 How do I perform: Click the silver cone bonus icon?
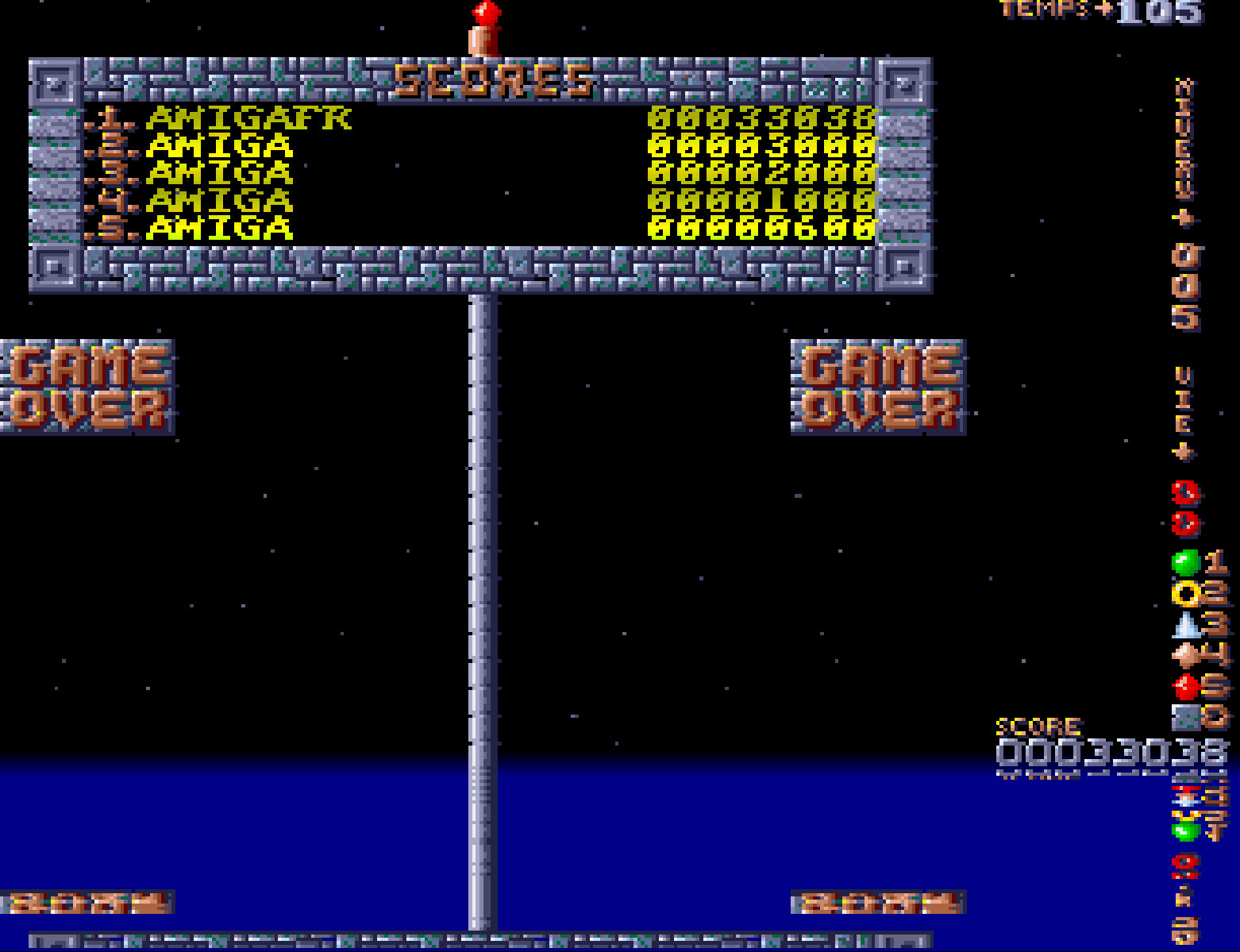pyautogui.click(x=1186, y=625)
